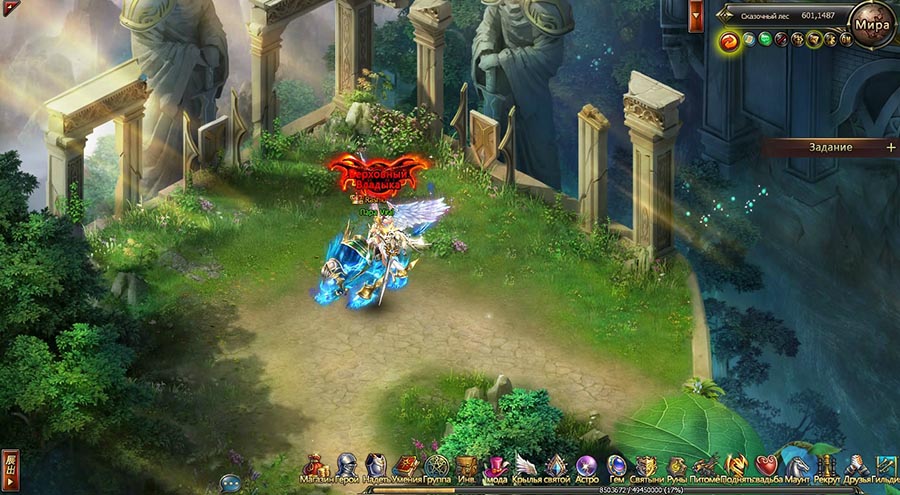
Task: Open the Мира world map globe
Action: pos(872,24)
